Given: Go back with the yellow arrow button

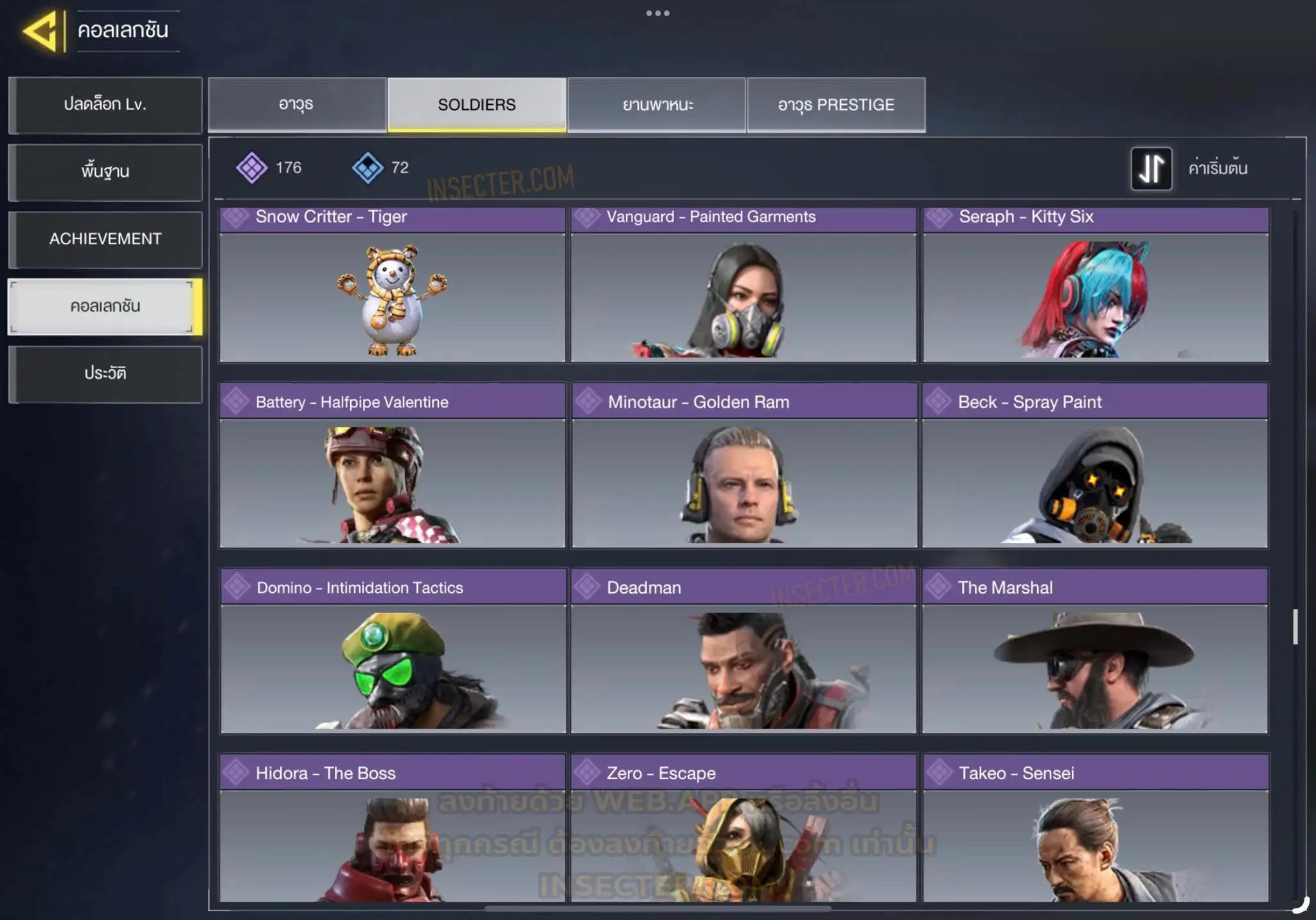Looking at the screenshot, I should click(42, 31).
